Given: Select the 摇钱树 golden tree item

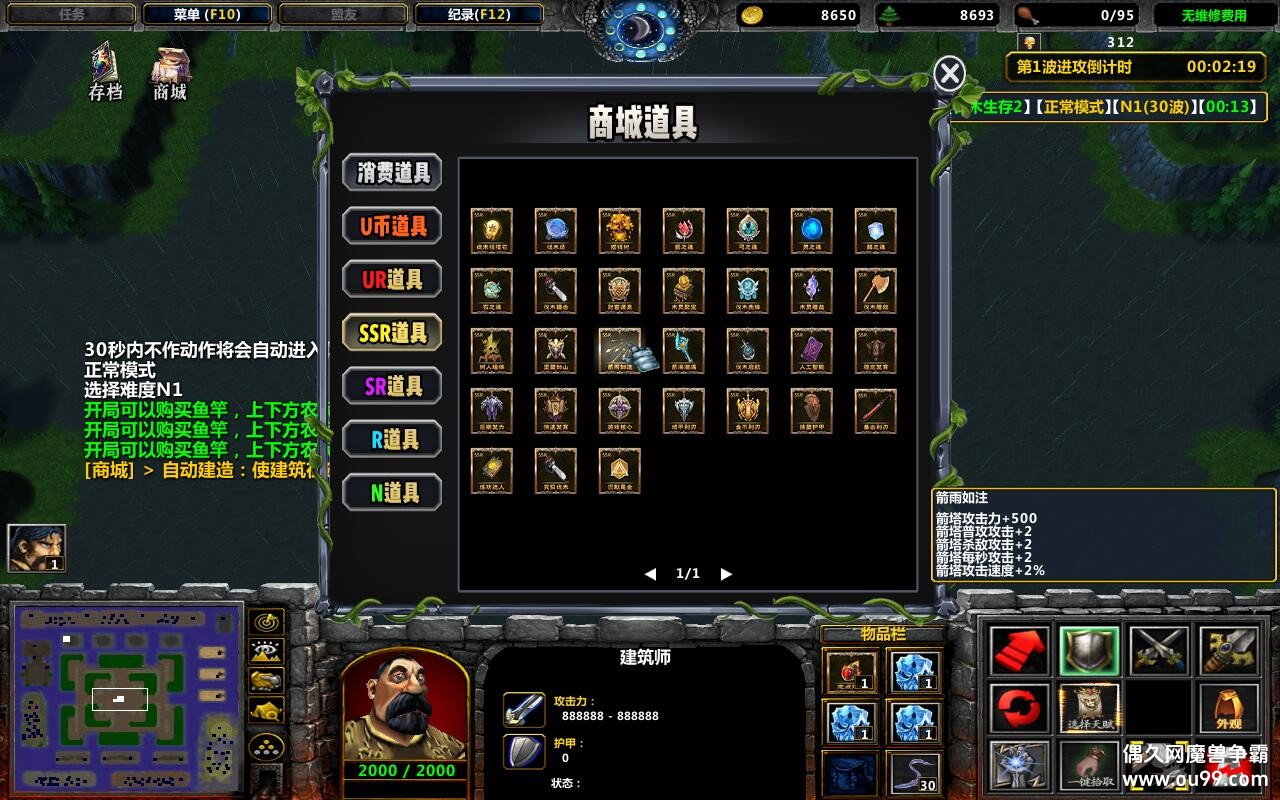Looking at the screenshot, I should 619,230.
